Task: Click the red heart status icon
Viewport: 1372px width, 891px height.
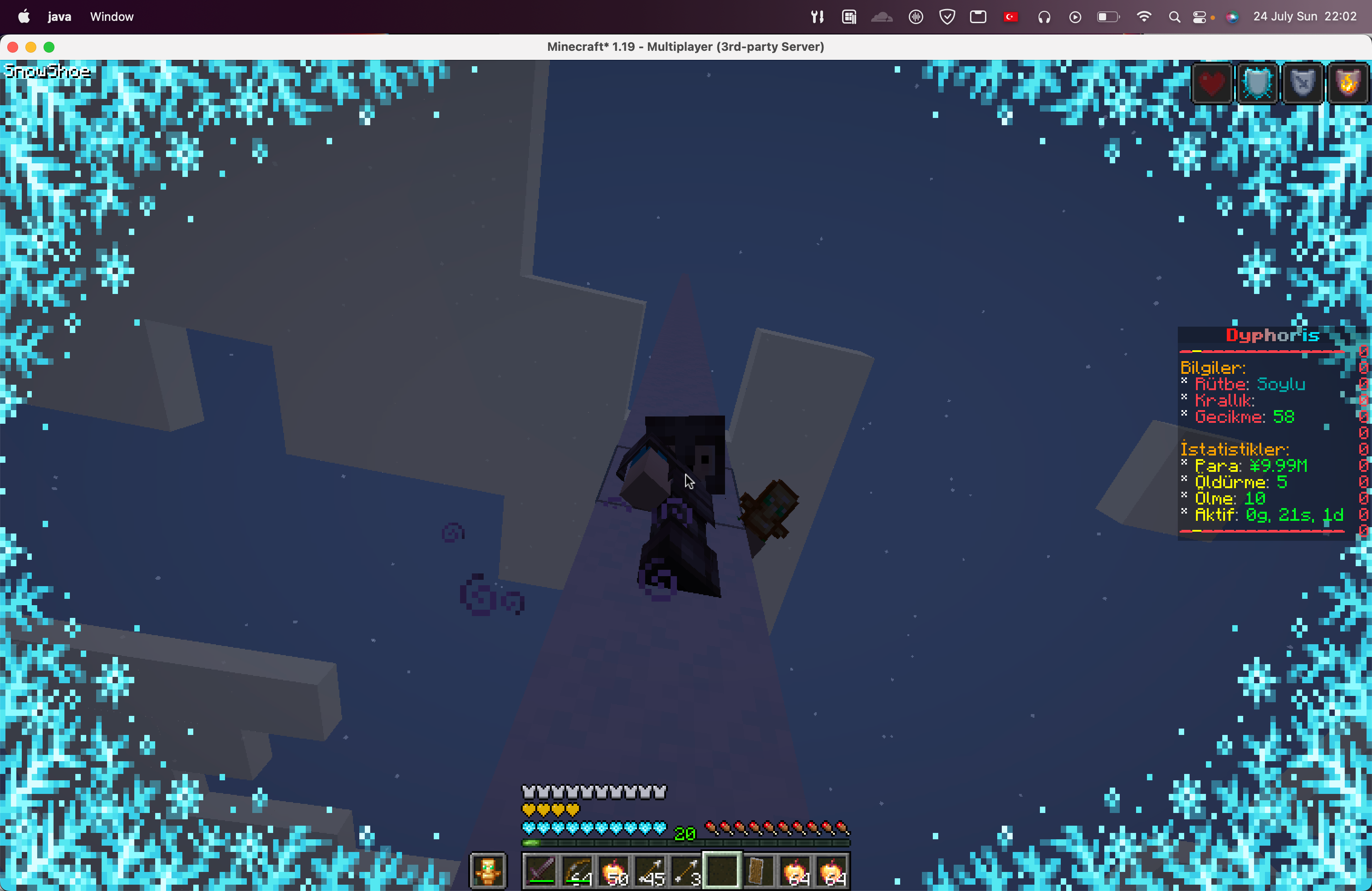Action: [1211, 83]
